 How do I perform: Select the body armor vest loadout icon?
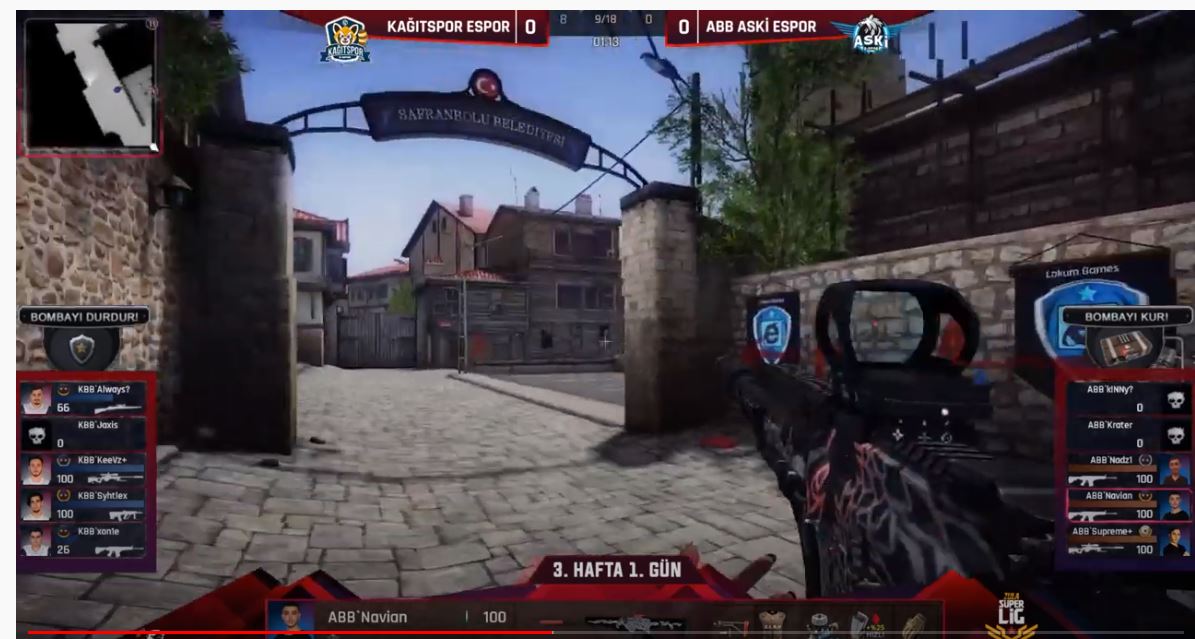pyautogui.click(x=771, y=623)
